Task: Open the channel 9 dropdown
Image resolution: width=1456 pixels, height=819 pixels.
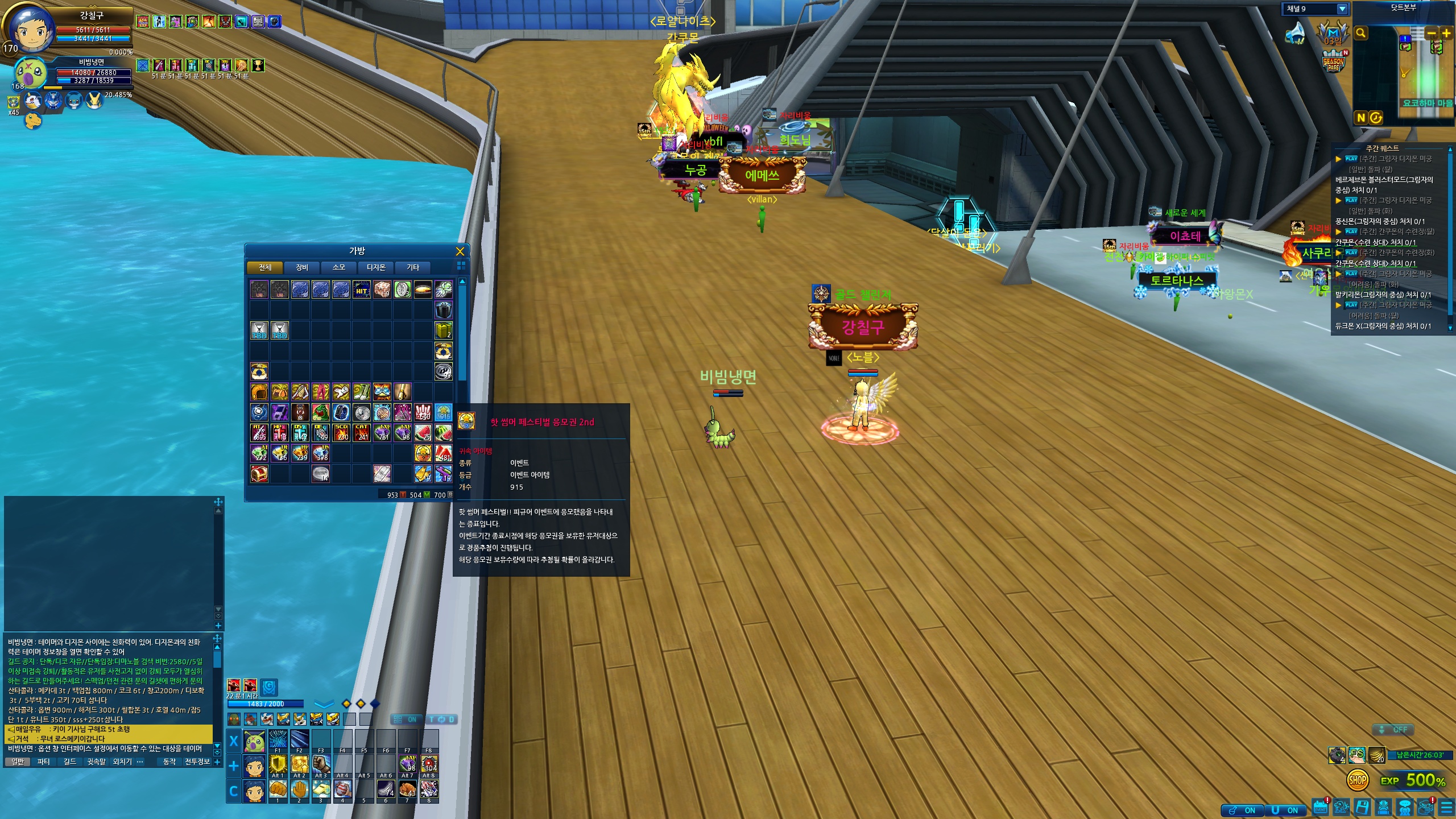Action: coord(1342,9)
